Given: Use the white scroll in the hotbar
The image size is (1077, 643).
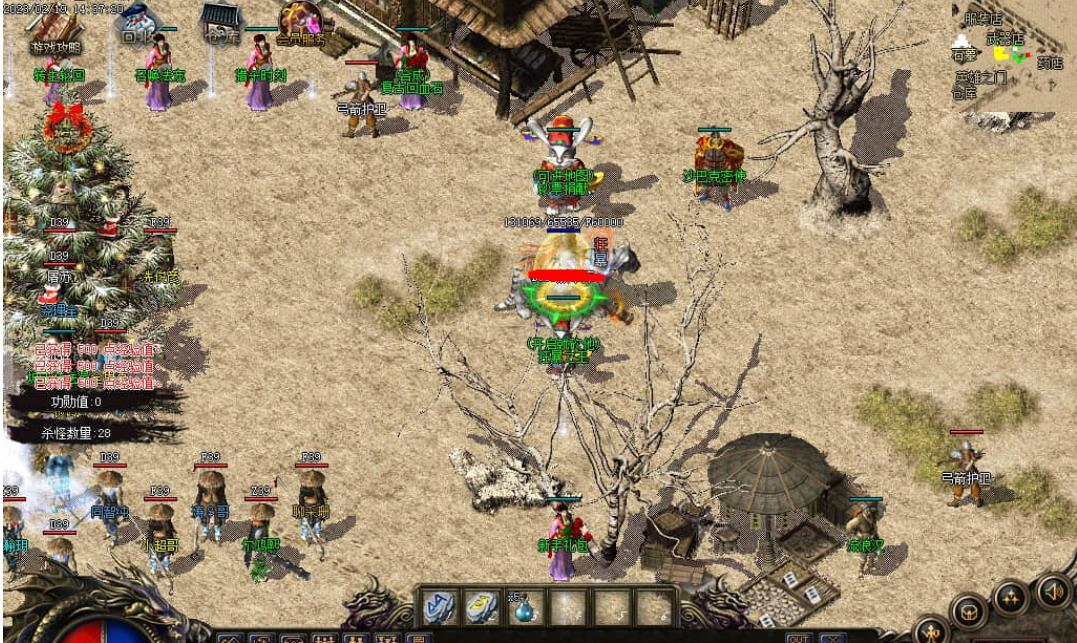Looking at the screenshot, I should click(x=481, y=608).
